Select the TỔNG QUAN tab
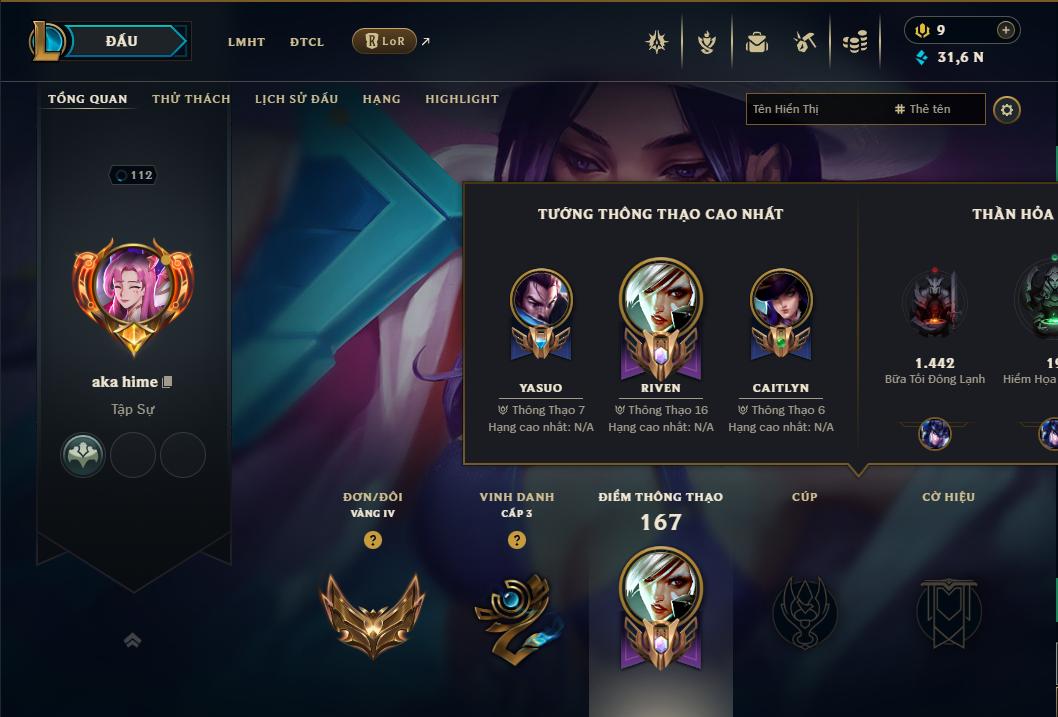The image size is (1058, 717). (88, 99)
